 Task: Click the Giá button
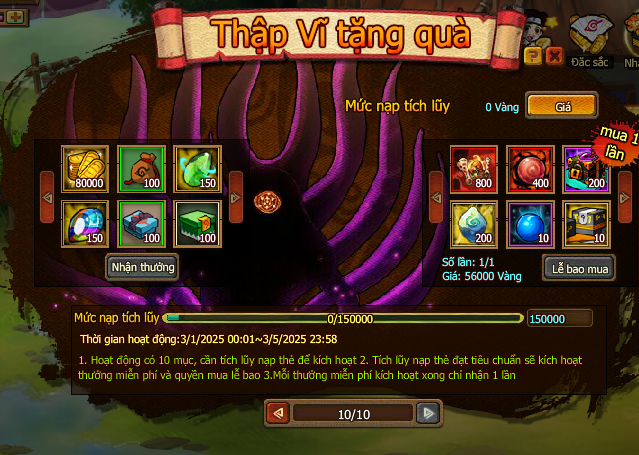pos(562,105)
